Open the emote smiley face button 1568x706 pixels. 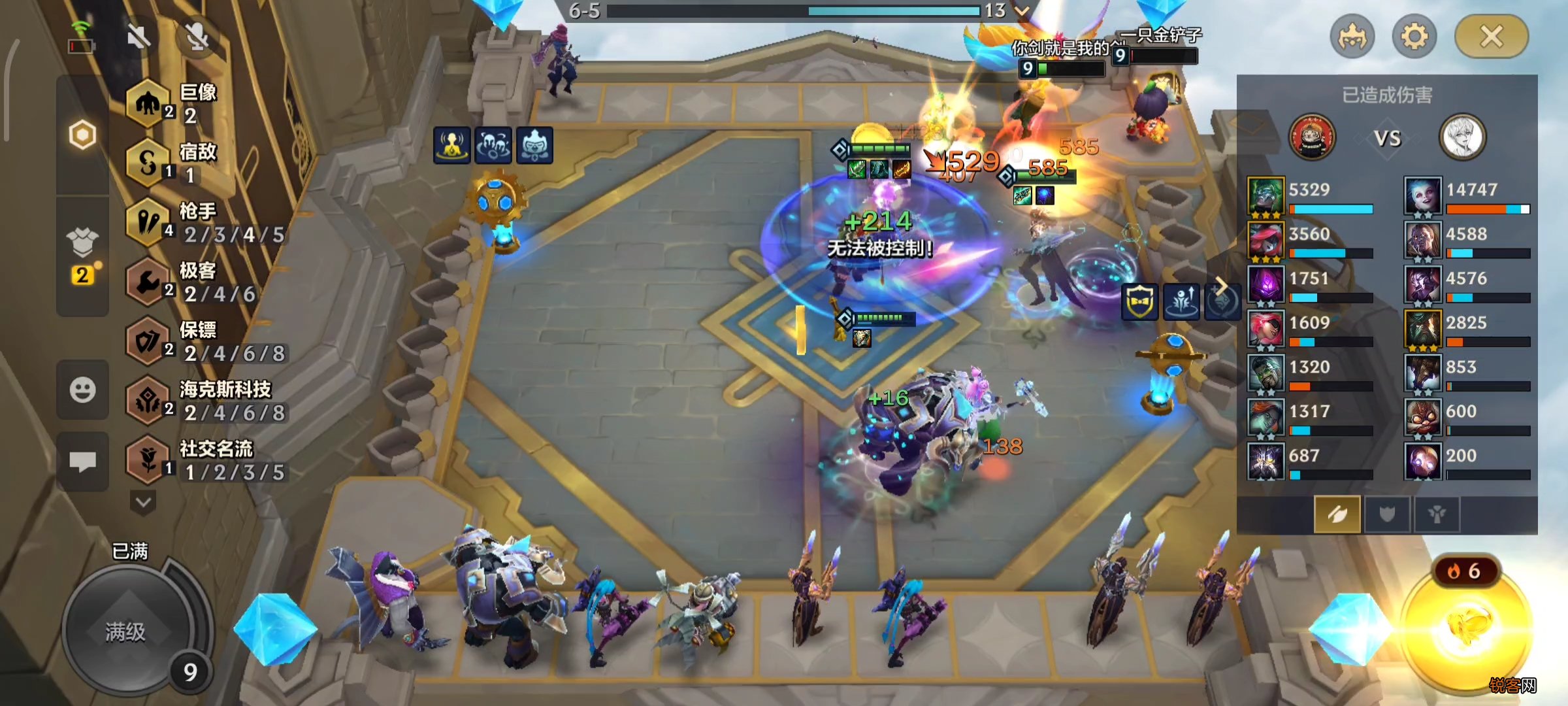(x=82, y=390)
